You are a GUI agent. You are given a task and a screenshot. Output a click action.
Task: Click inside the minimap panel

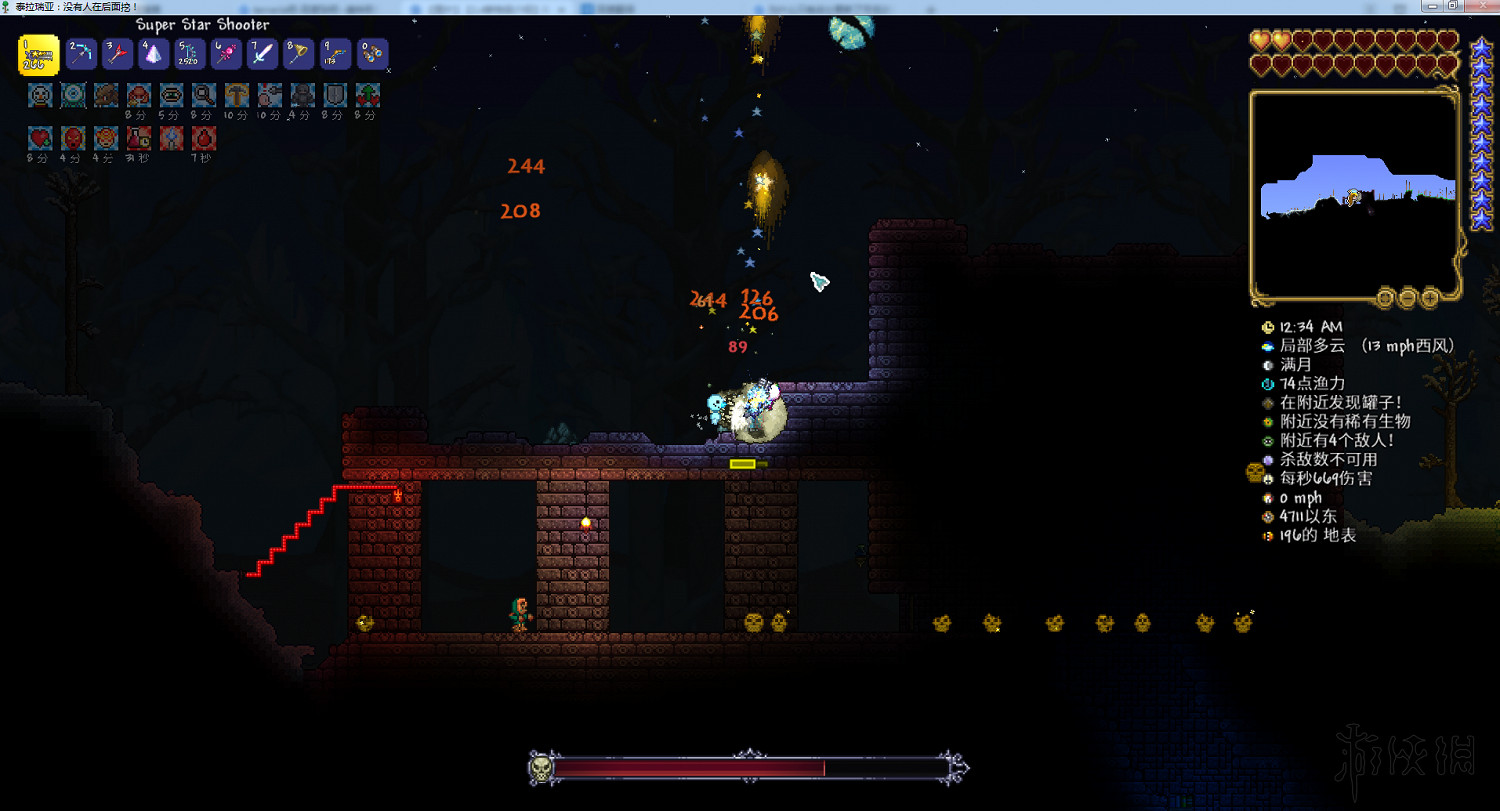point(1353,190)
